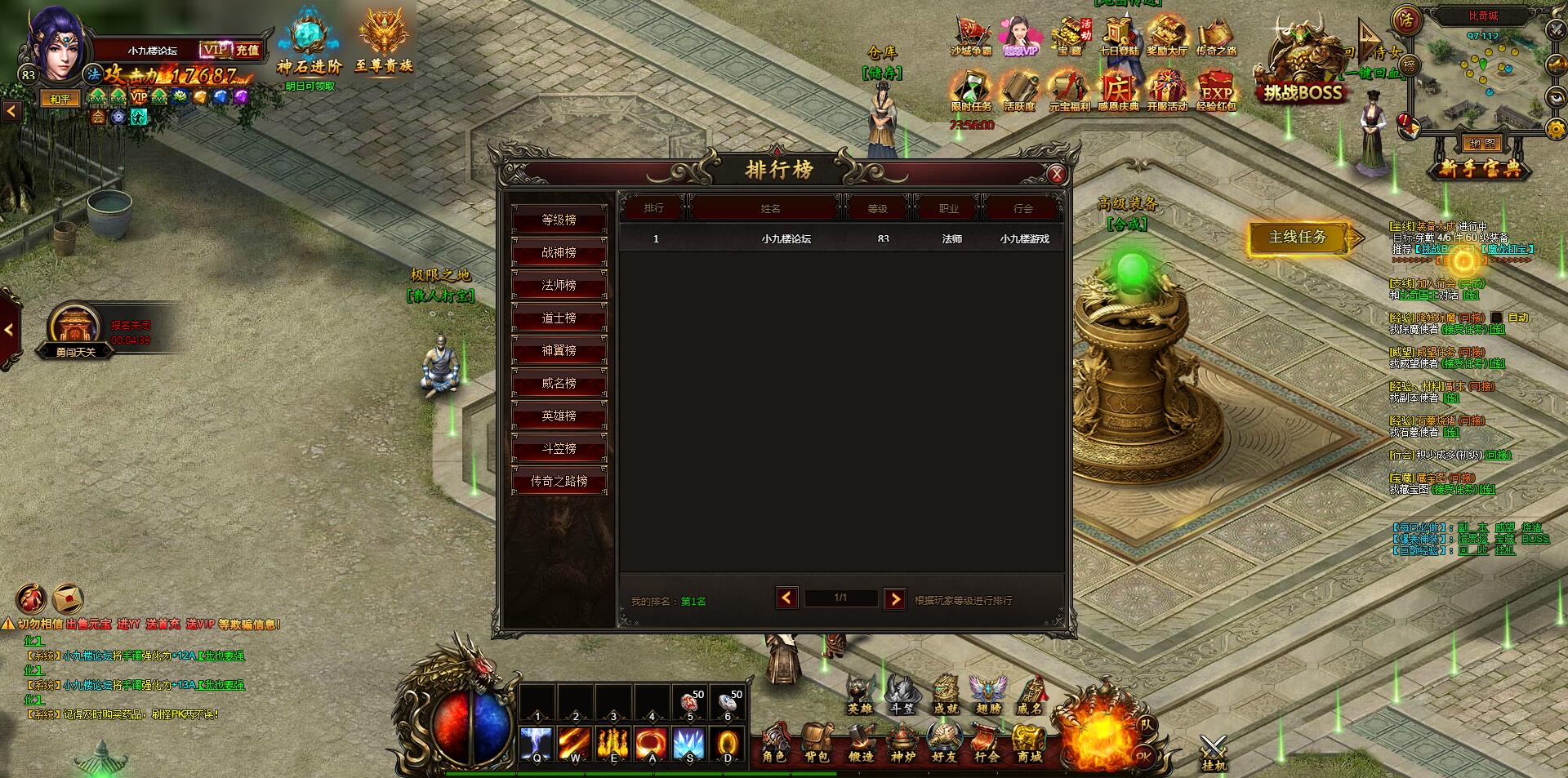Go to next ranking page arrow

[895, 599]
